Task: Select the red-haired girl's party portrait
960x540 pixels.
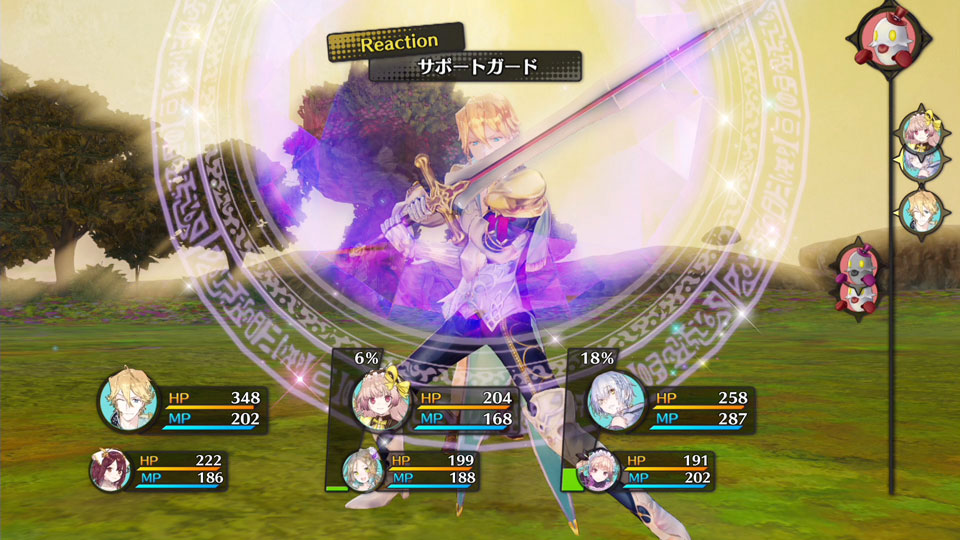Action: (x=109, y=471)
